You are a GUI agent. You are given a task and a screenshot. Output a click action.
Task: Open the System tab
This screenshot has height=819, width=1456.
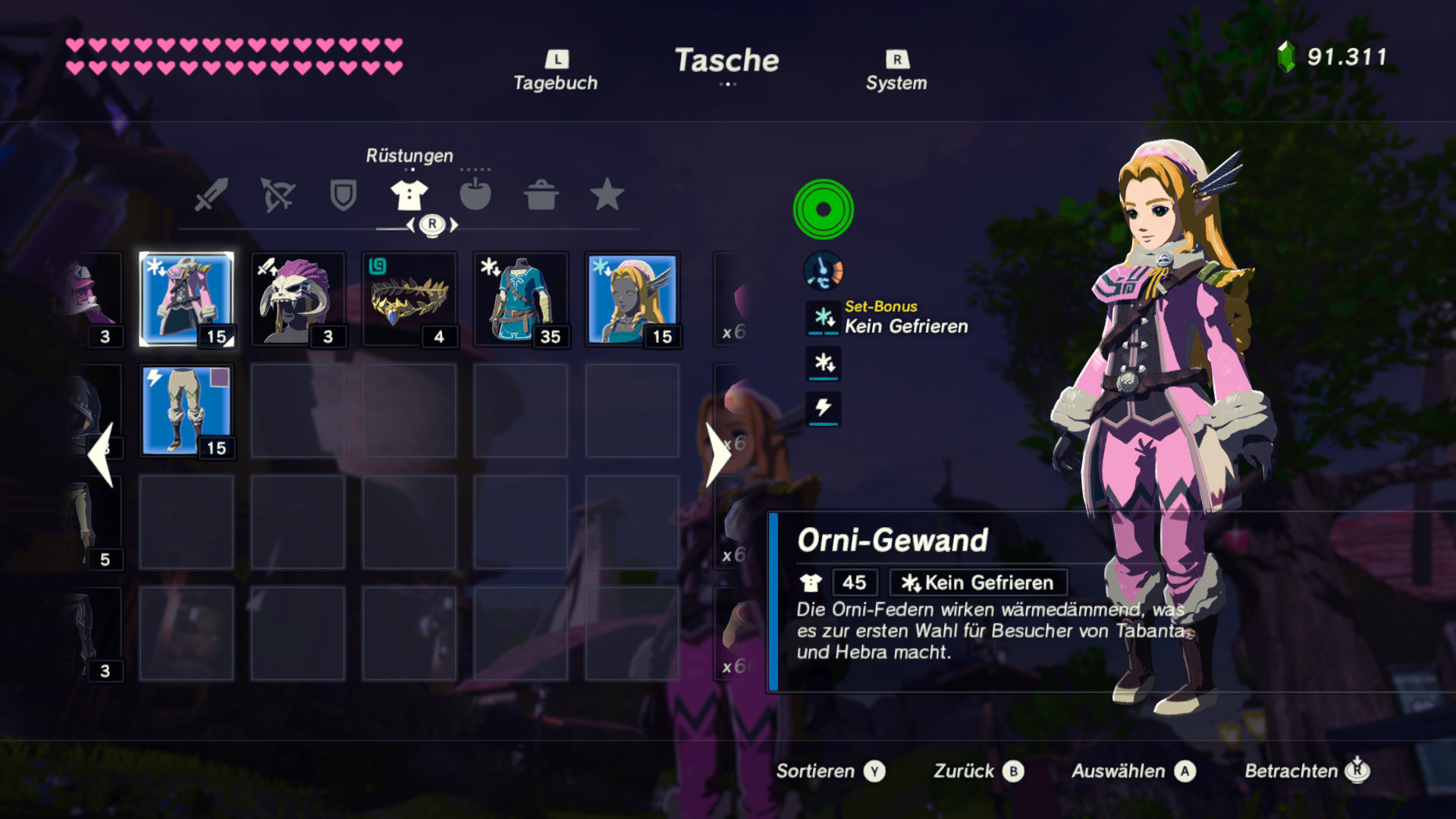(x=897, y=67)
